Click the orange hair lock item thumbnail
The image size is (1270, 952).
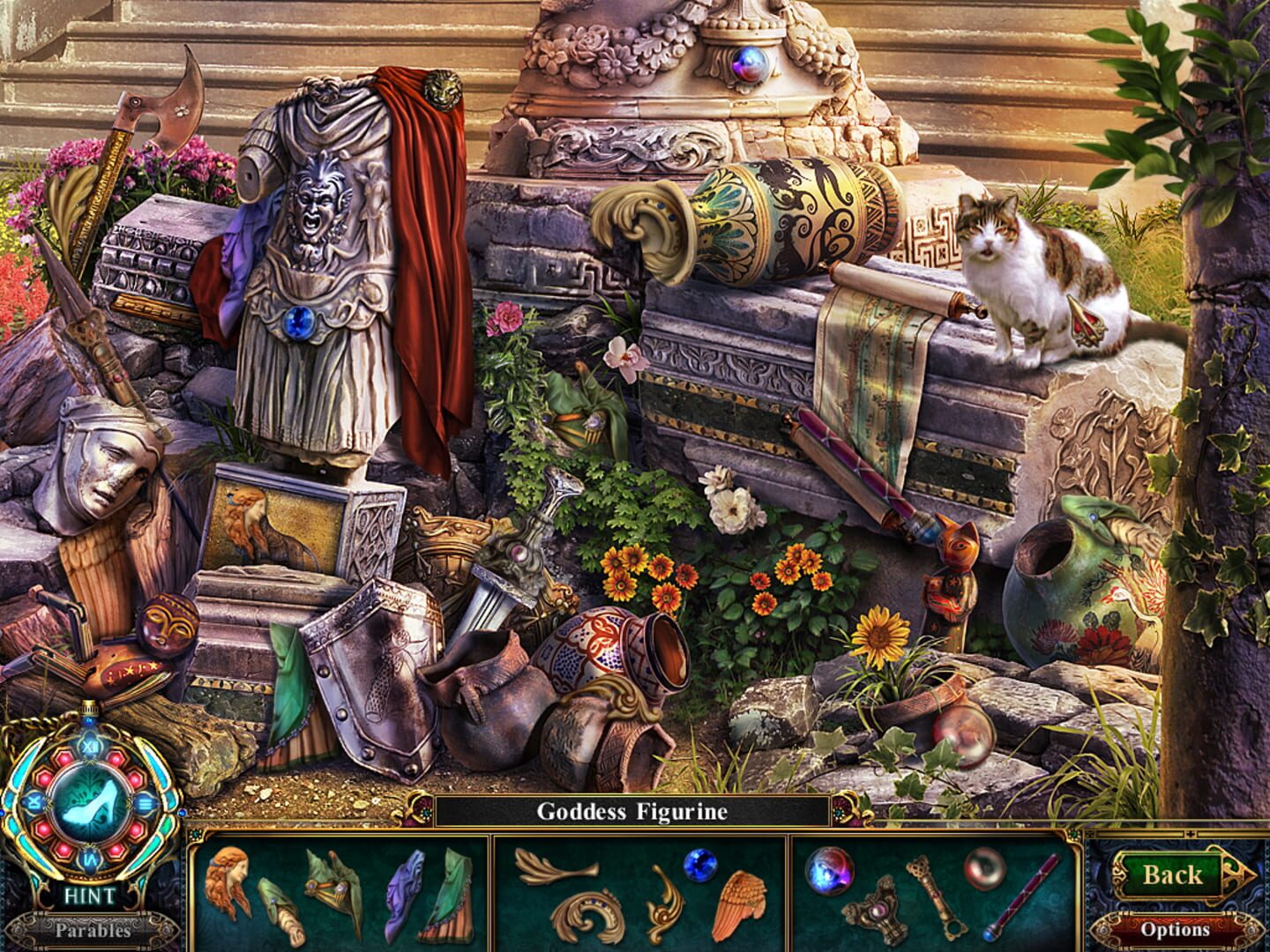point(228,881)
